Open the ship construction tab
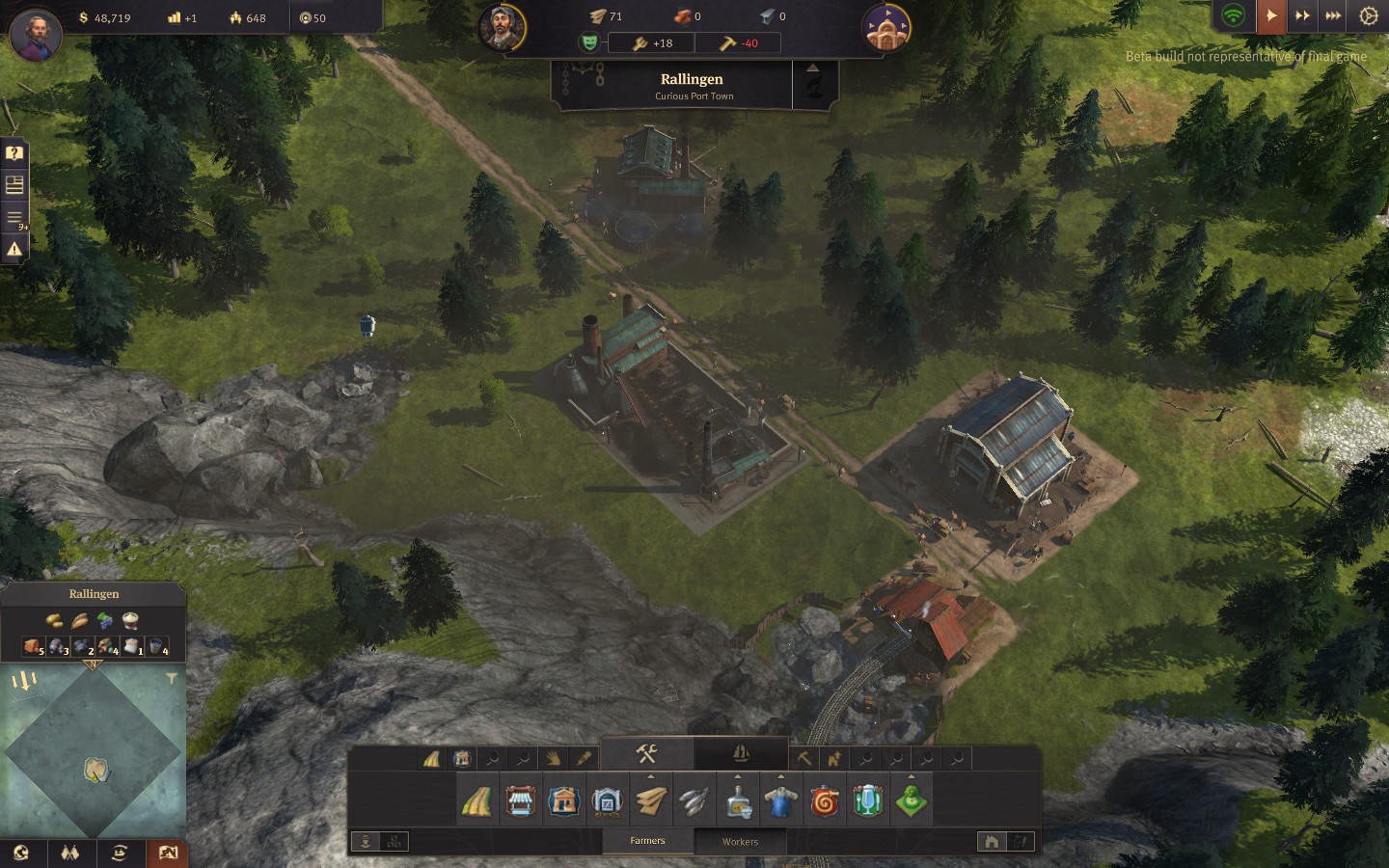 coord(741,753)
